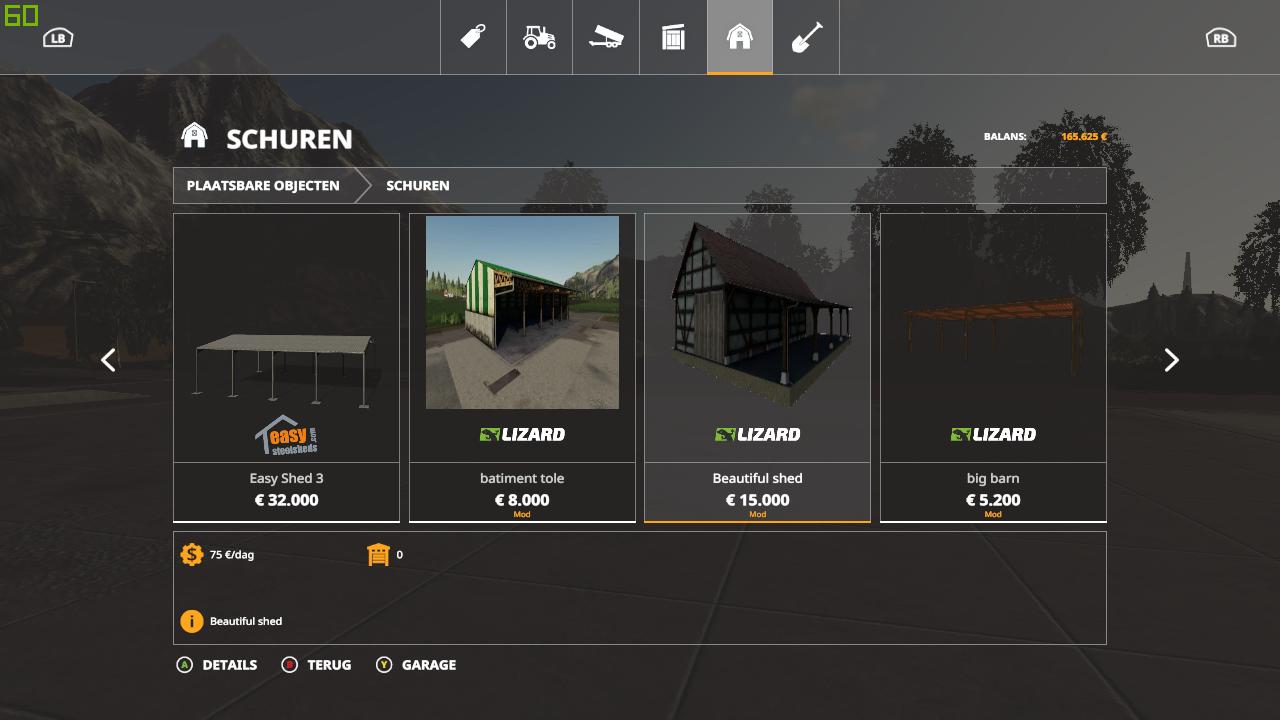
Task: Click the LB shoulder button indicator
Action: tap(57, 37)
